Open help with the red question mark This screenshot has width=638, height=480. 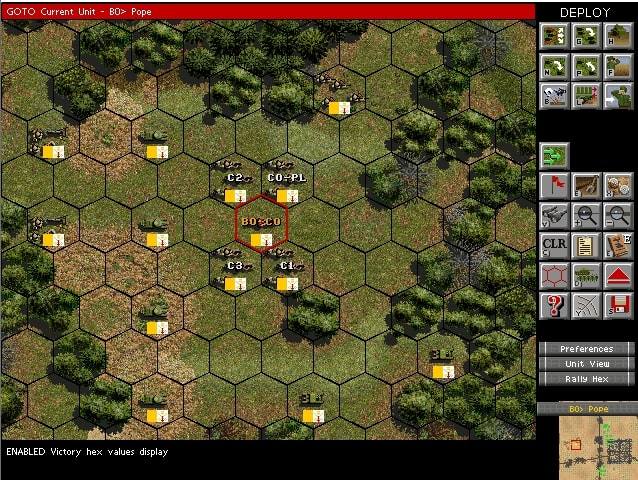click(554, 306)
